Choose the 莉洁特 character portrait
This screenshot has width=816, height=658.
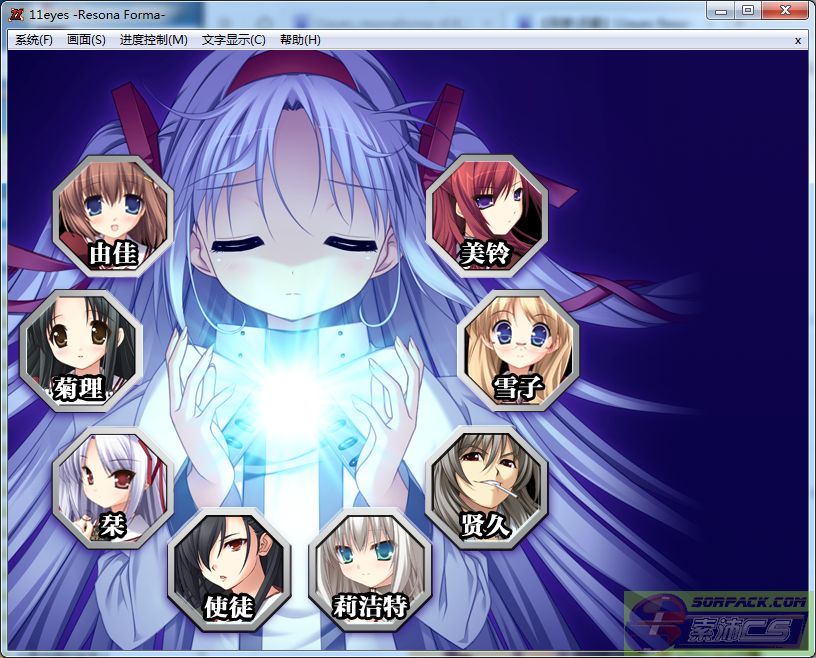[x=371, y=567]
